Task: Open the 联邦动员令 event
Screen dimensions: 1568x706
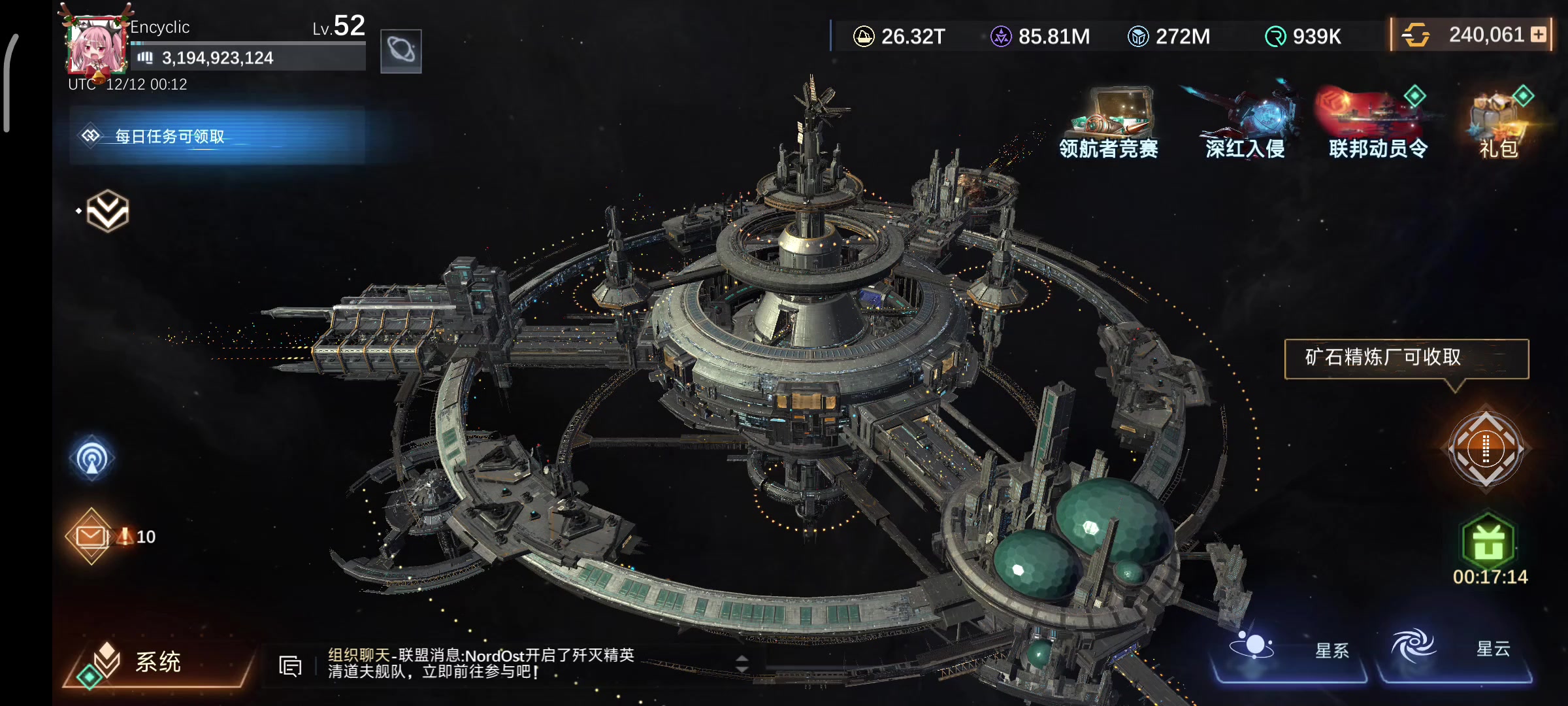Action: (1378, 124)
